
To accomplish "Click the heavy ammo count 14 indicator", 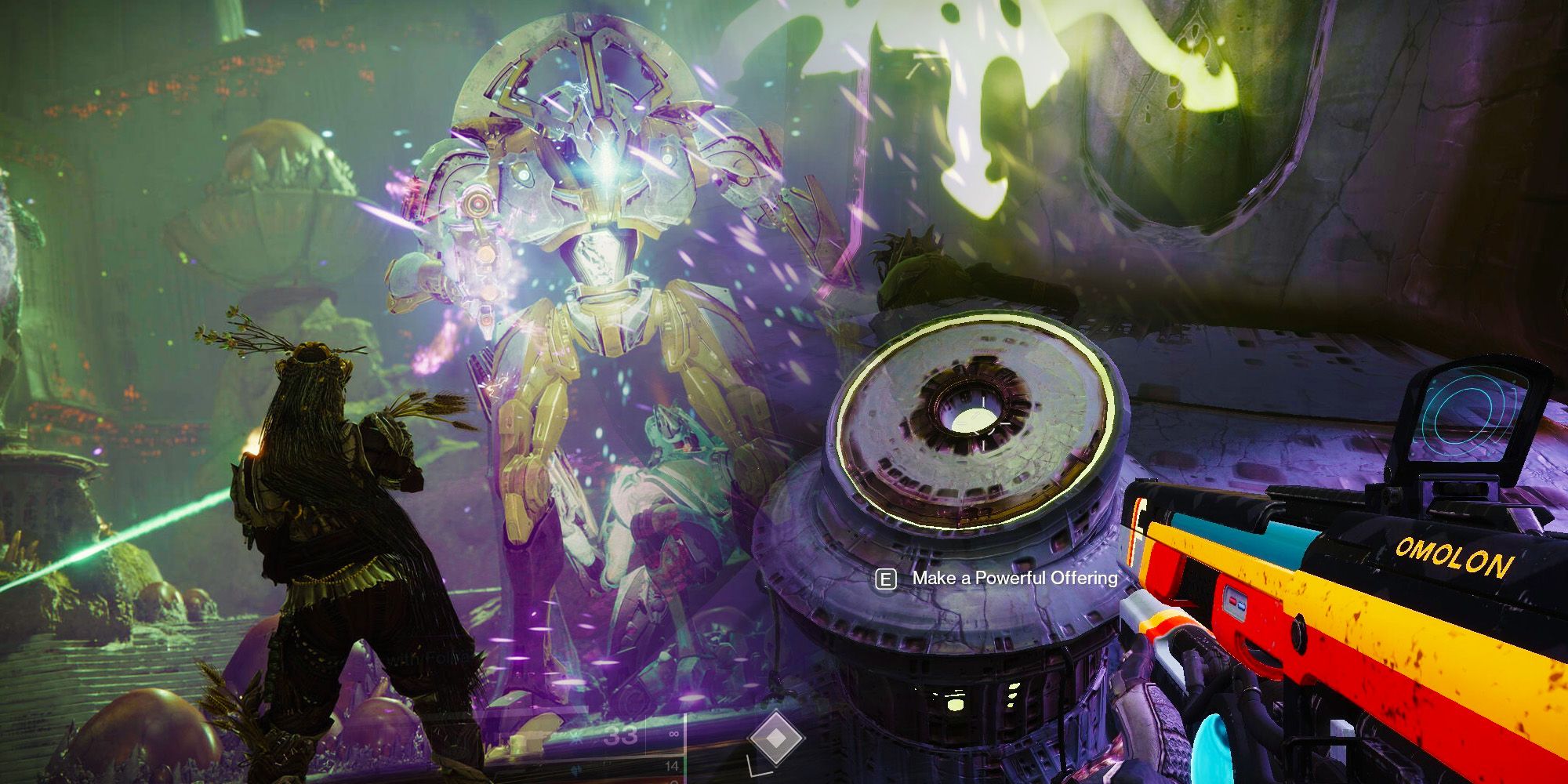I will (x=672, y=766).
